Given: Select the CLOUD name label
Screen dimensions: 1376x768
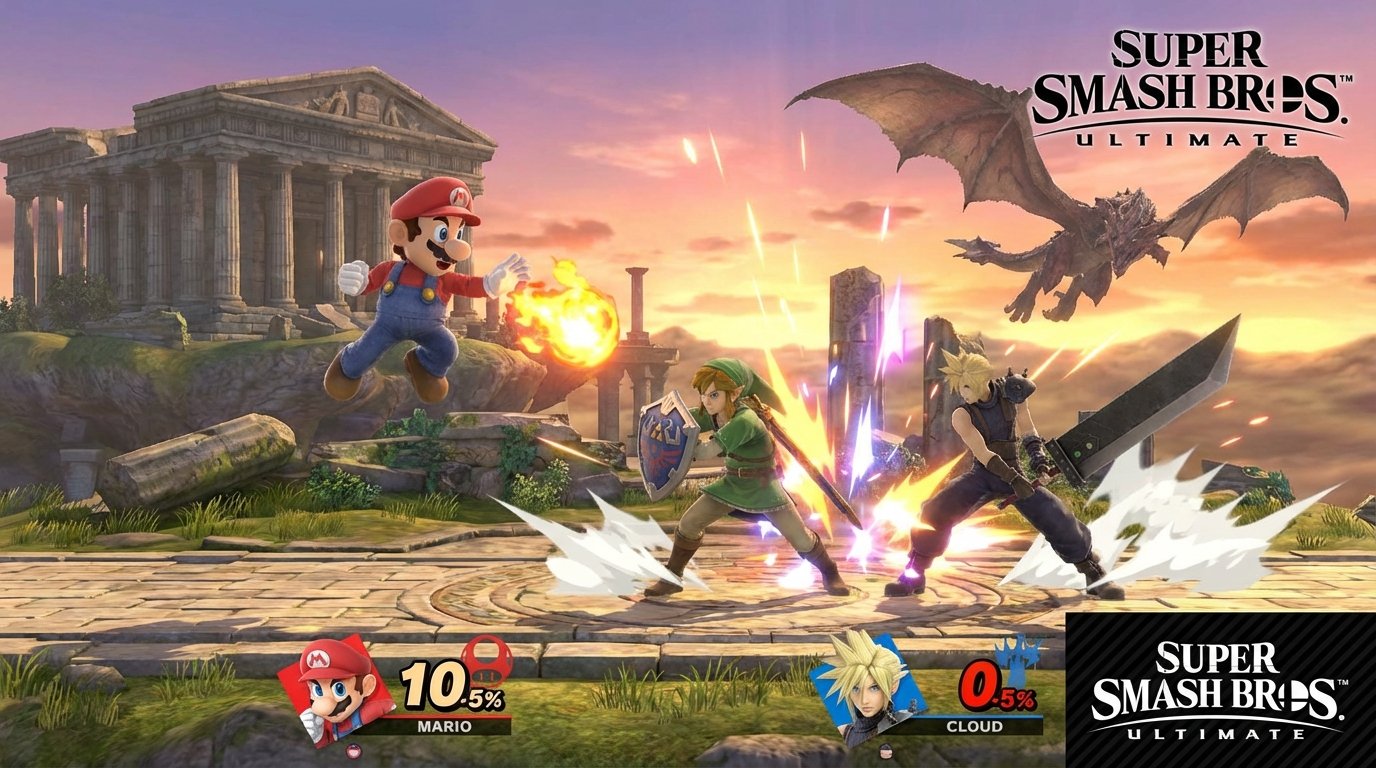Looking at the screenshot, I should pos(975,725).
